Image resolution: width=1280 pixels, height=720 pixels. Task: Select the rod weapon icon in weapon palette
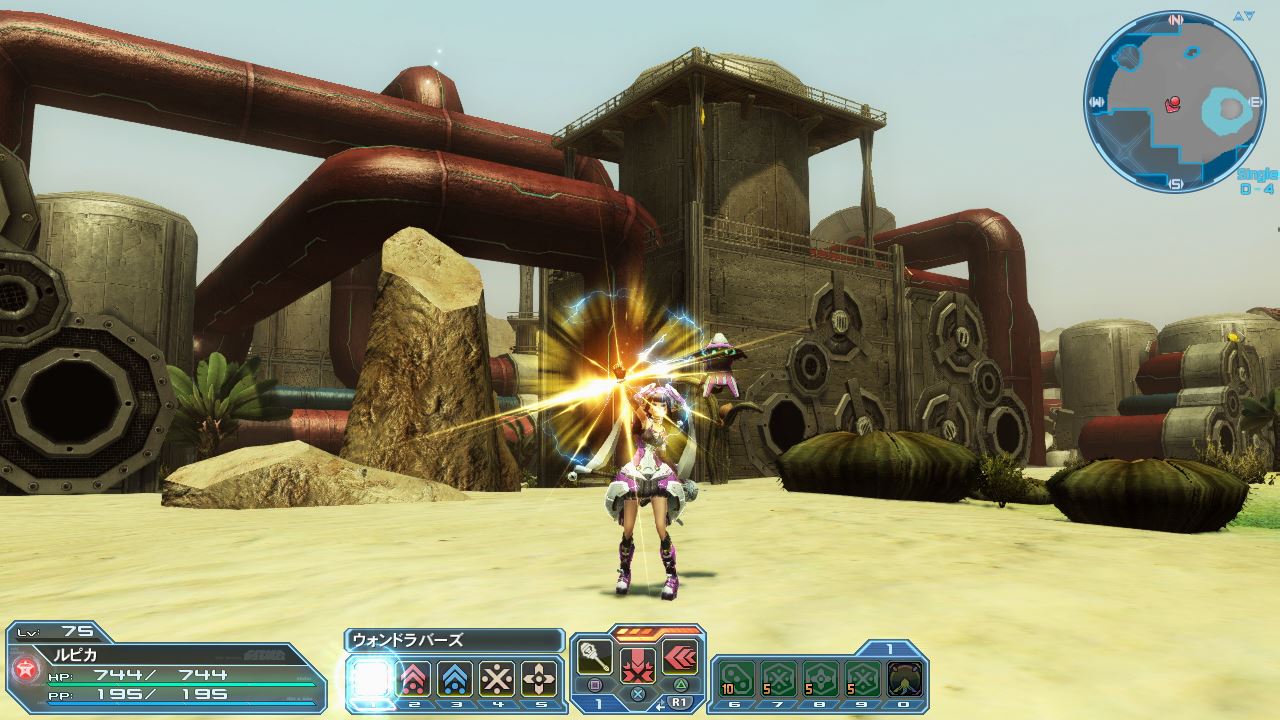pyautogui.click(x=596, y=657)
